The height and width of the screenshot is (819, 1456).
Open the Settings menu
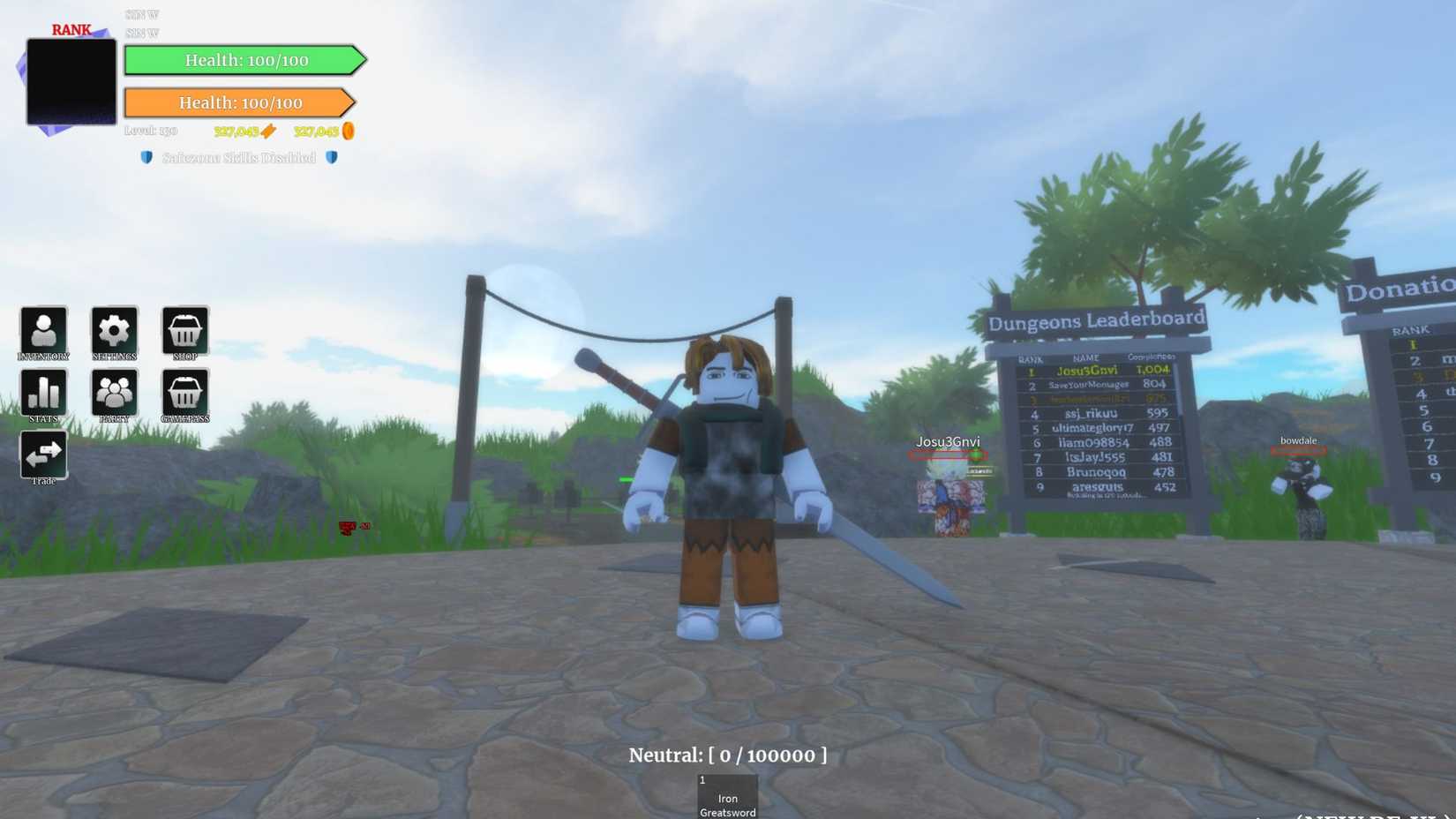click(114, 330)
